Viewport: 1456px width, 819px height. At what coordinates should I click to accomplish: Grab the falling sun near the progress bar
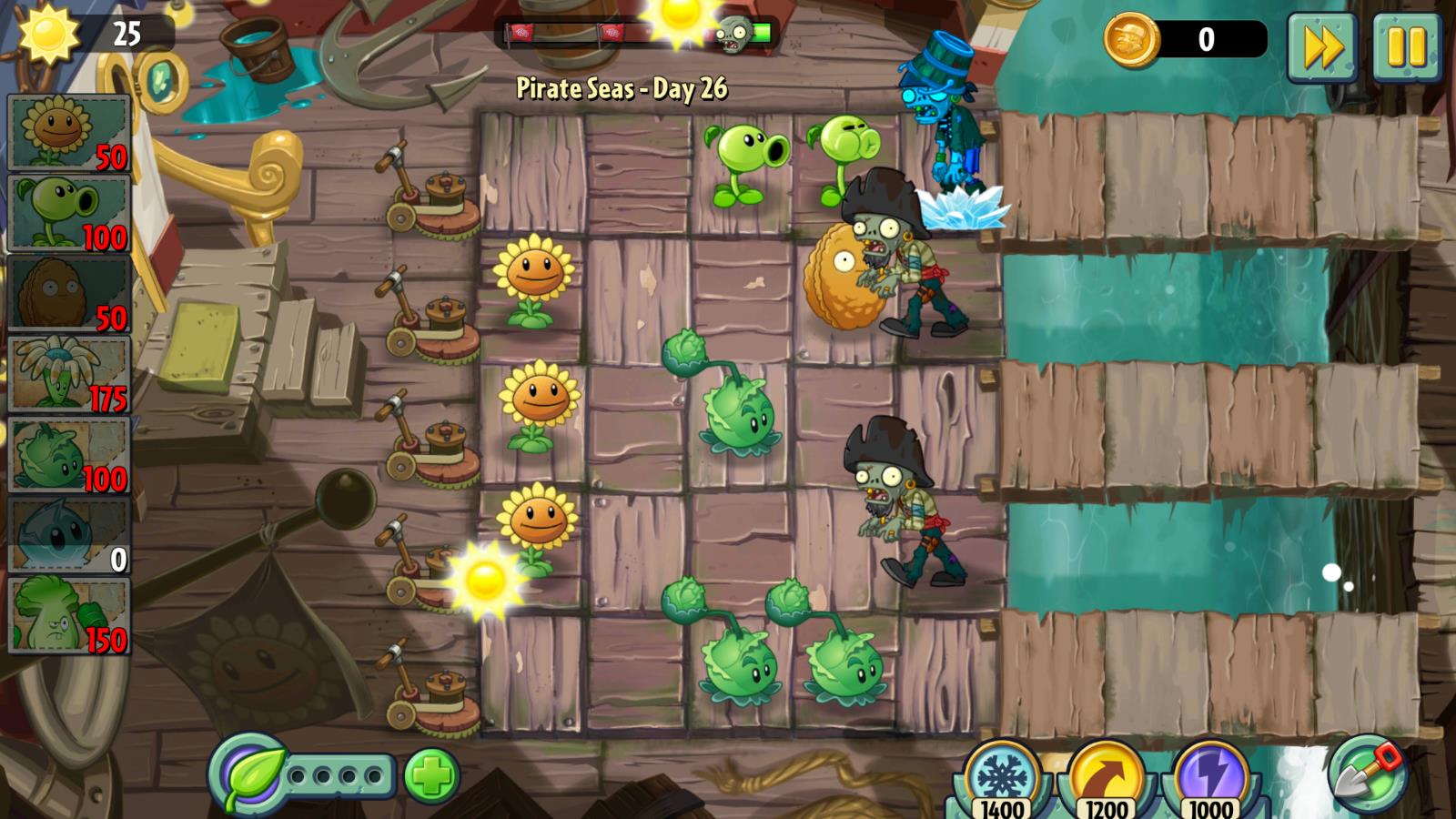[681, 16]
